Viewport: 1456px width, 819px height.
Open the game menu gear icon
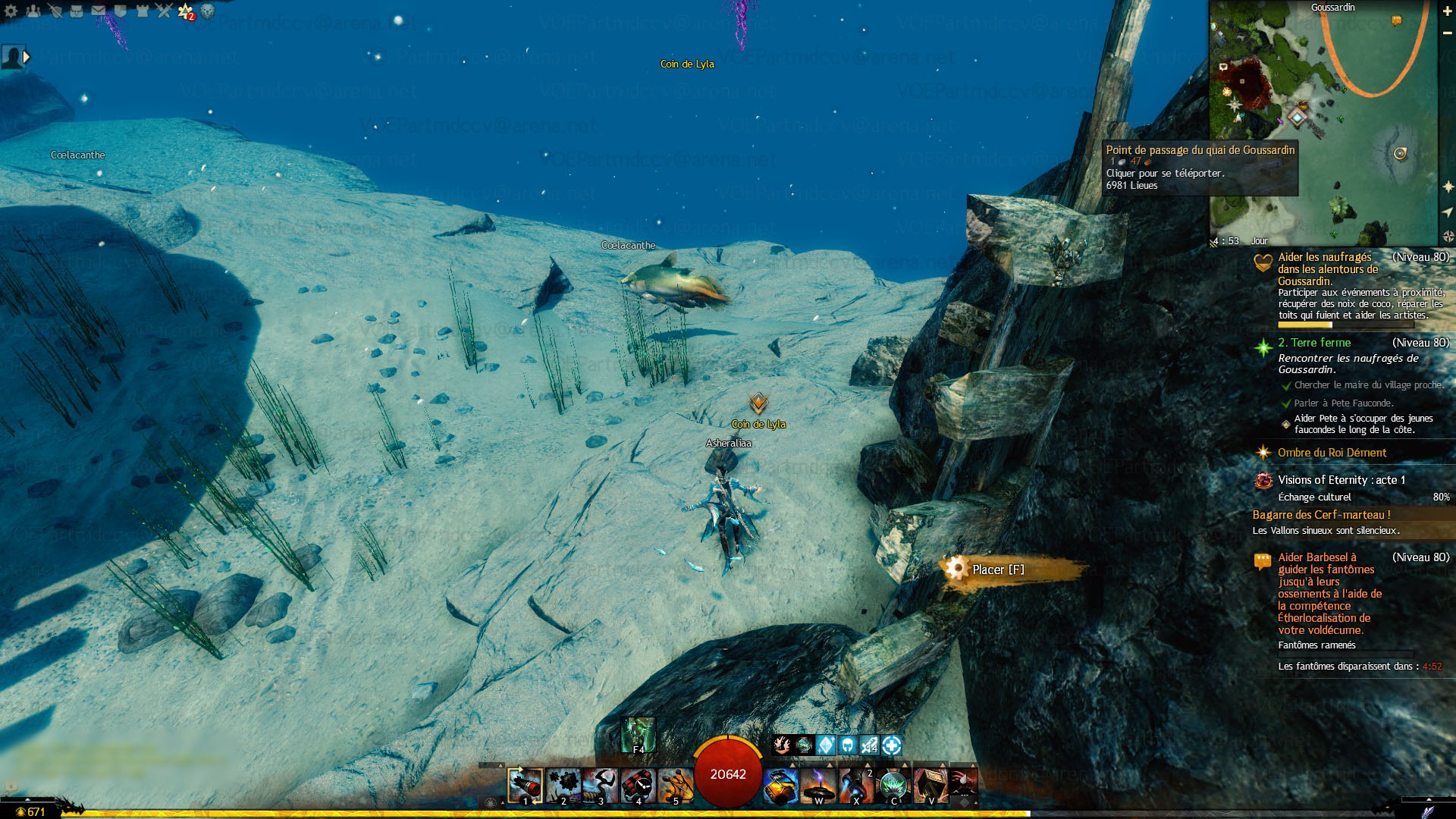11,11
